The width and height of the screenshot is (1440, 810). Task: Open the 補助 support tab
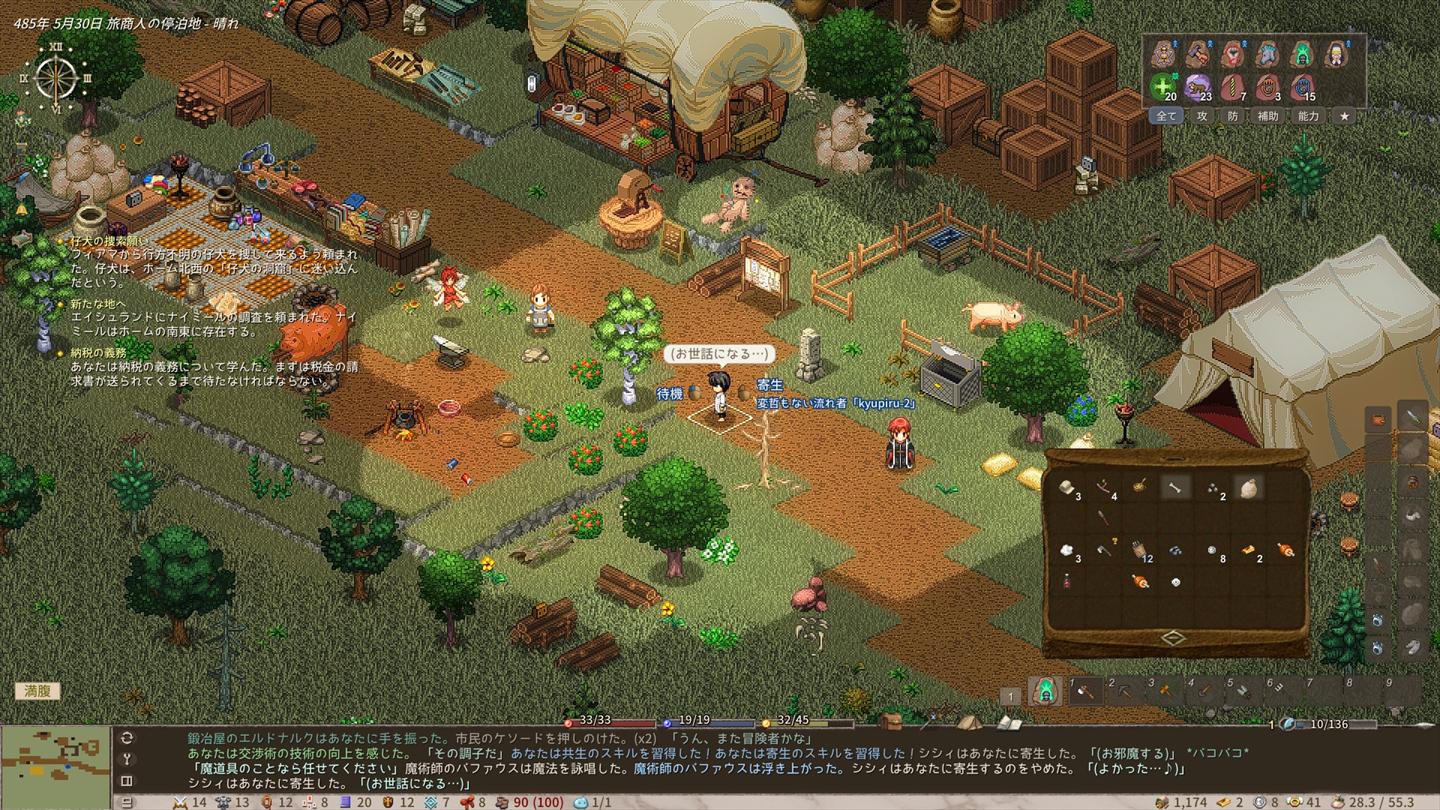click(1268, 116)
